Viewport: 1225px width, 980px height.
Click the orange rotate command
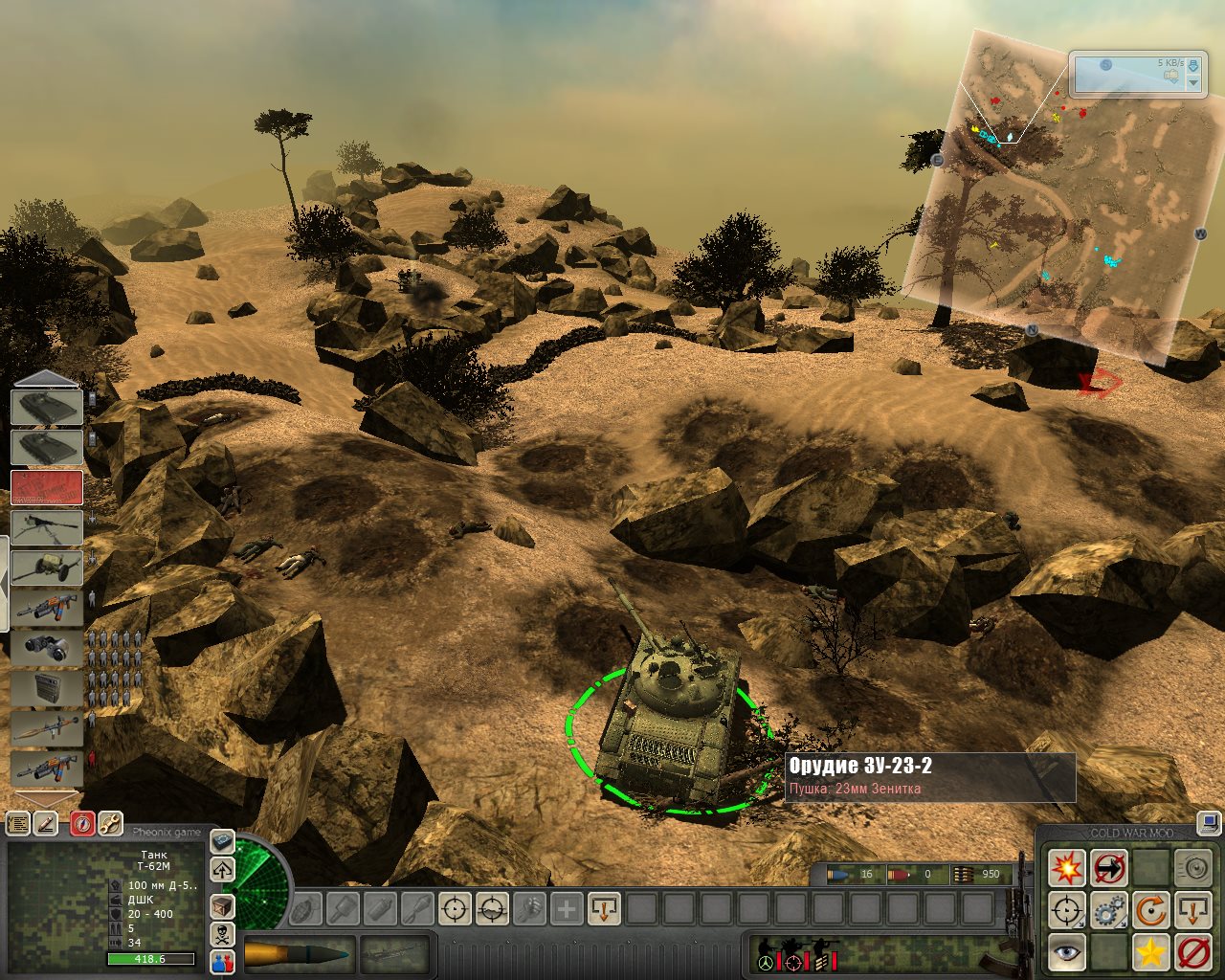click(1151, 910)
